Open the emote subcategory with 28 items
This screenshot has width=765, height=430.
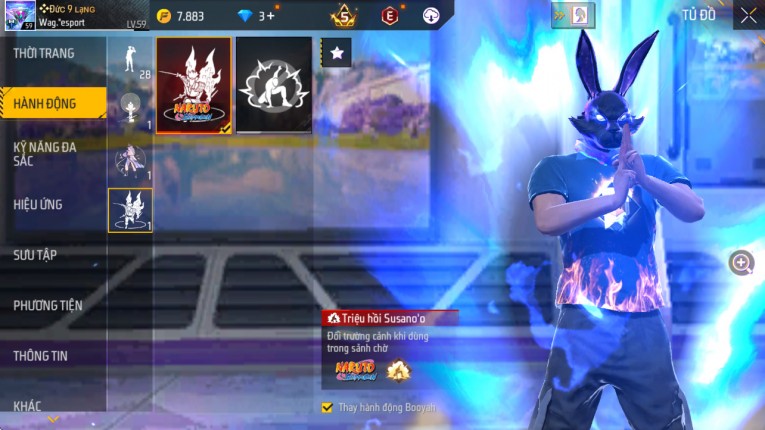click(x=130, y=60)
